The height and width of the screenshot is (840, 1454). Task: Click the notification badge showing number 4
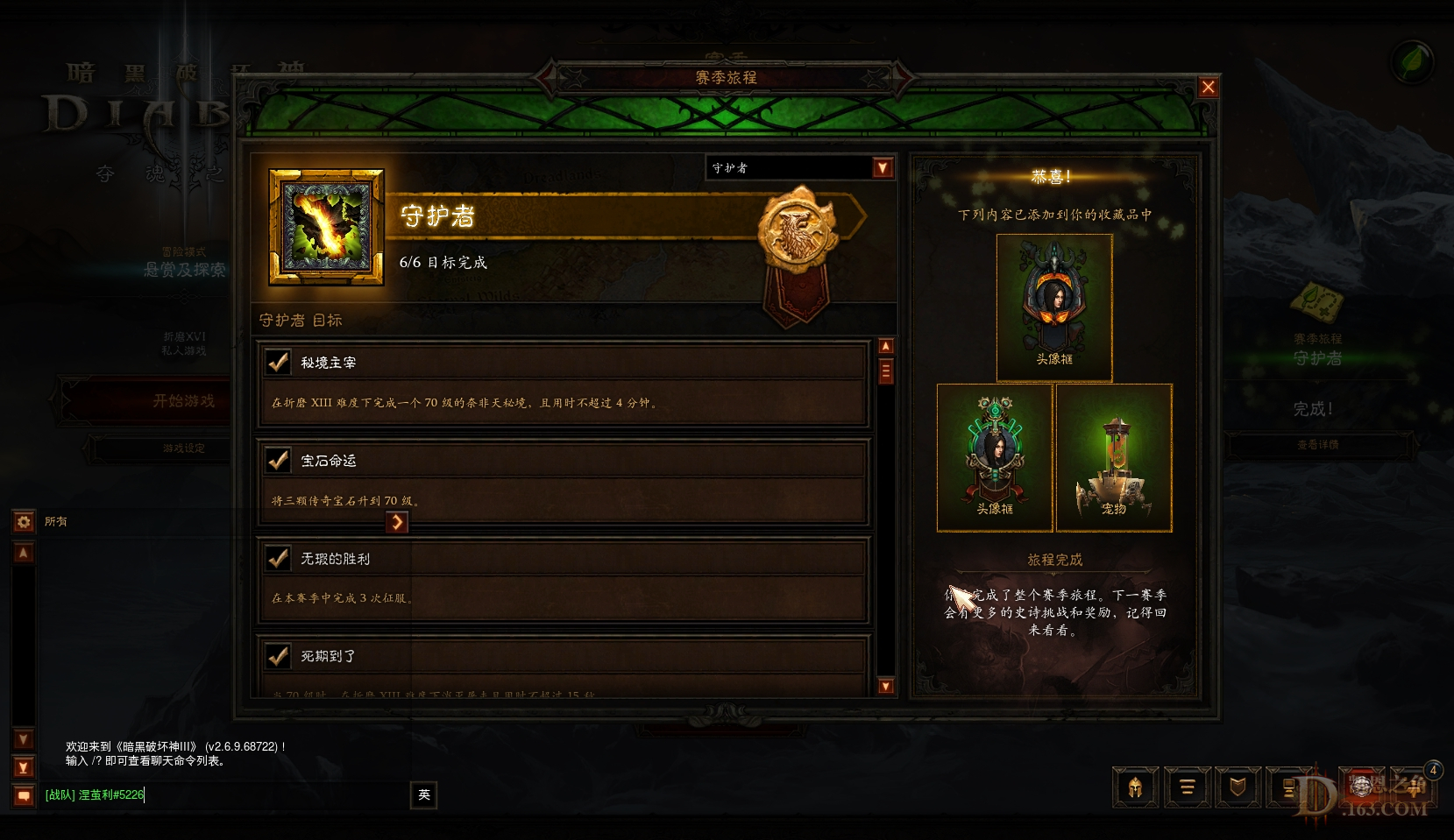tap(1432, 770)
